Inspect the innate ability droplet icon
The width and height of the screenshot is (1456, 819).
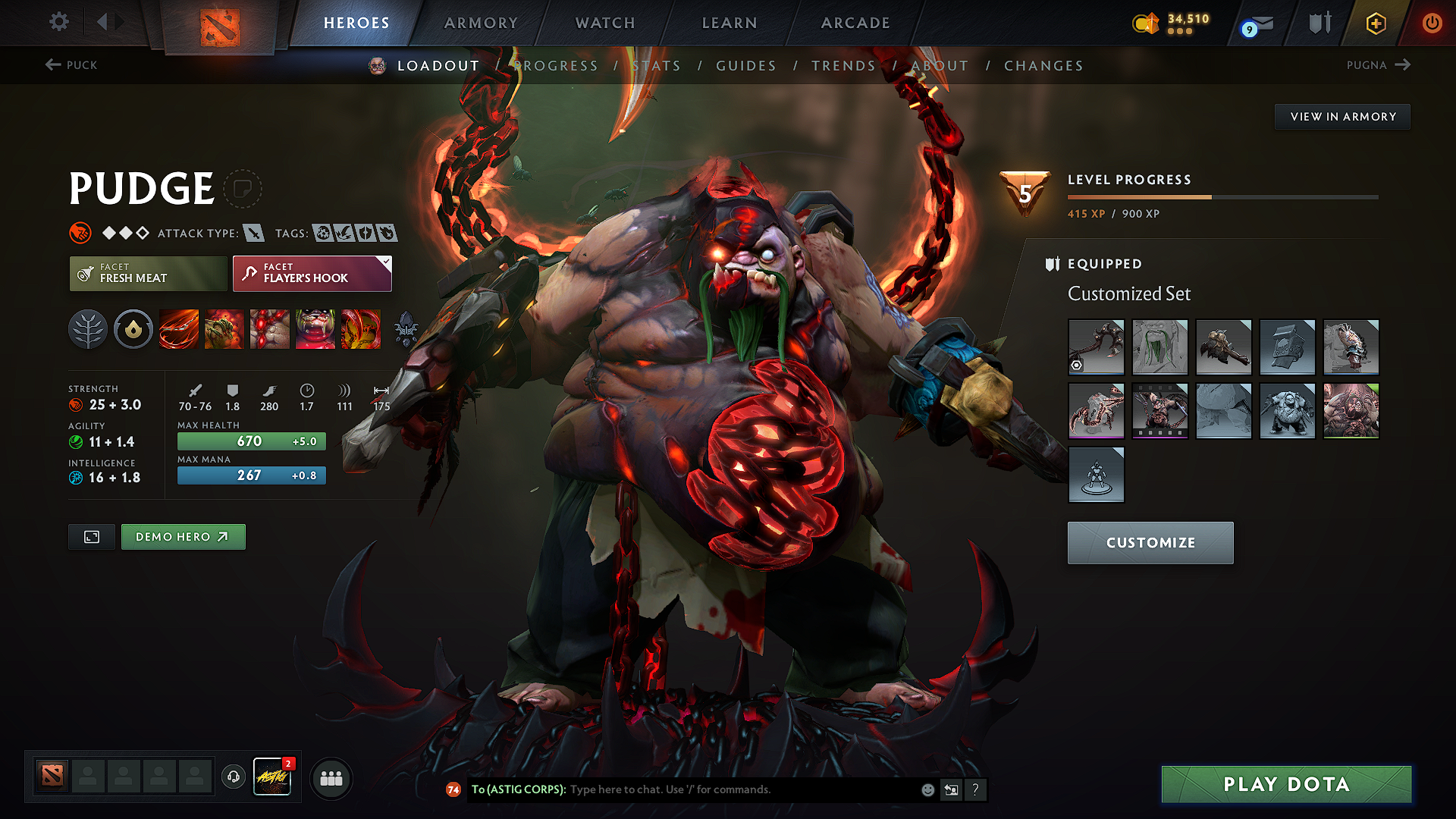point(133,329)
